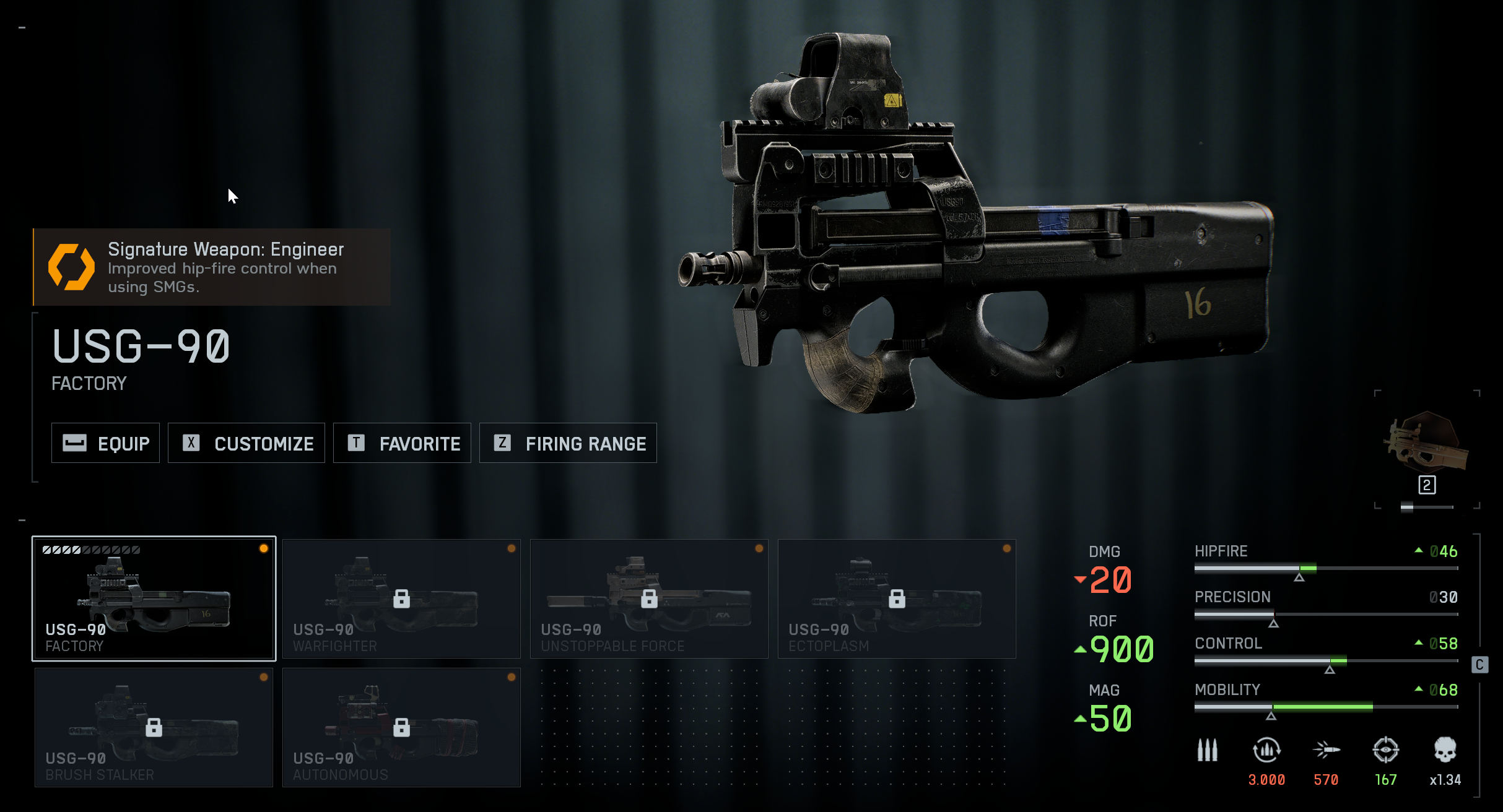
Task: Select the USG-90 Unstoppable Force package
Action: [x=649, y=598]
